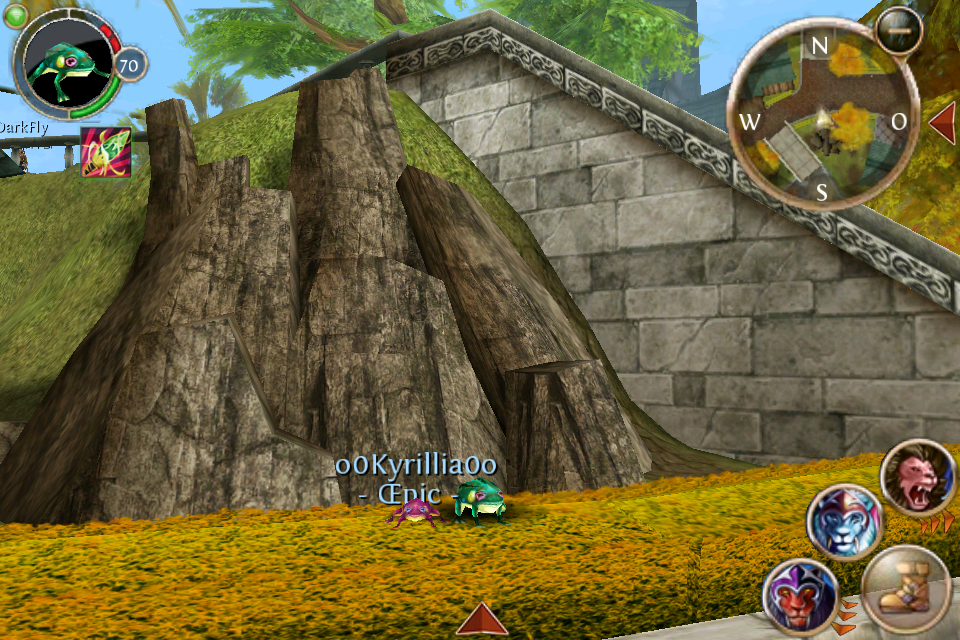Select the green firefly buff icon
The width and height of the screenshot is (960, 640).
[x=105, y=152]
